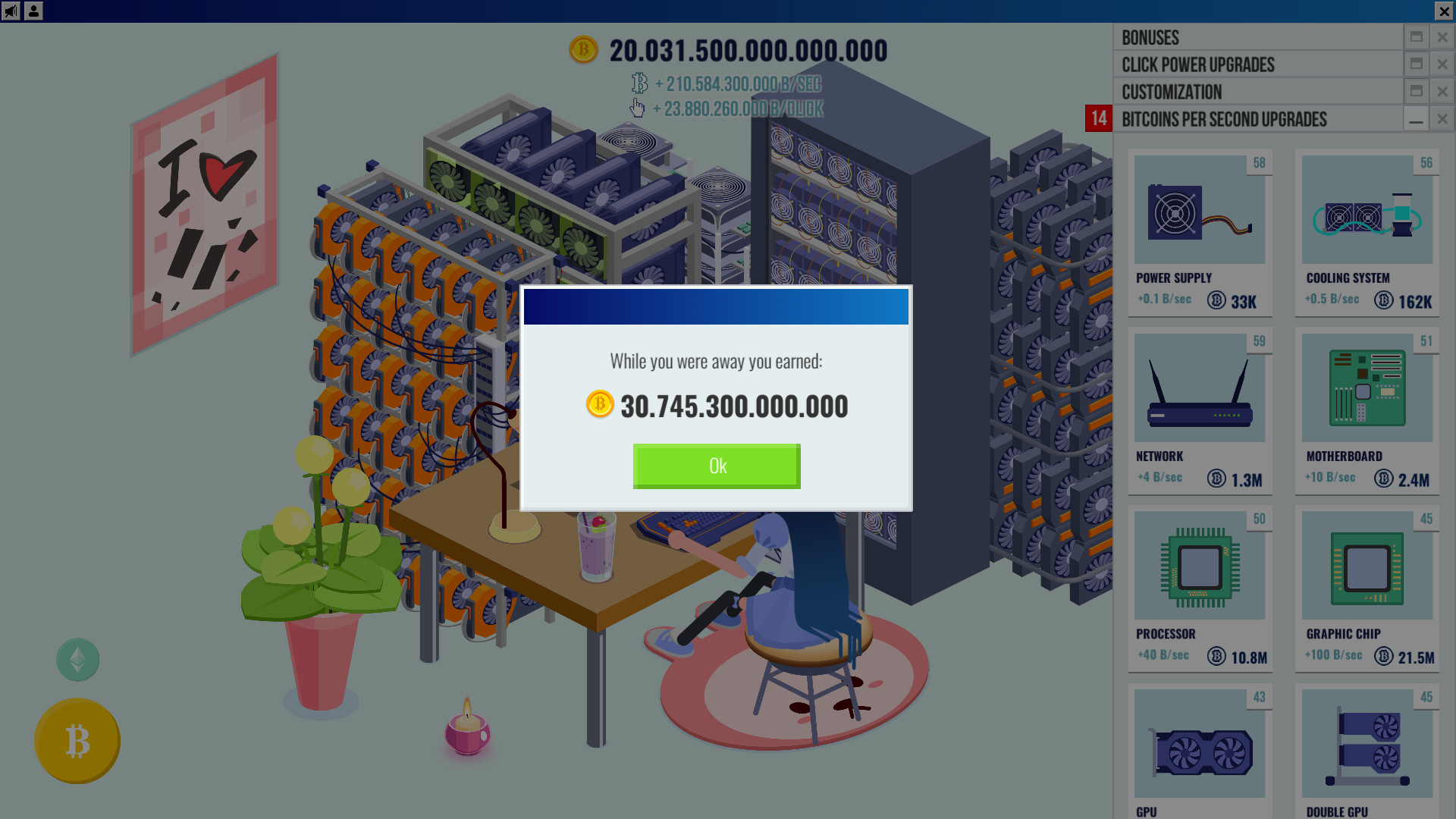Select the Graphic Chip upgrade

point(1367,588)
